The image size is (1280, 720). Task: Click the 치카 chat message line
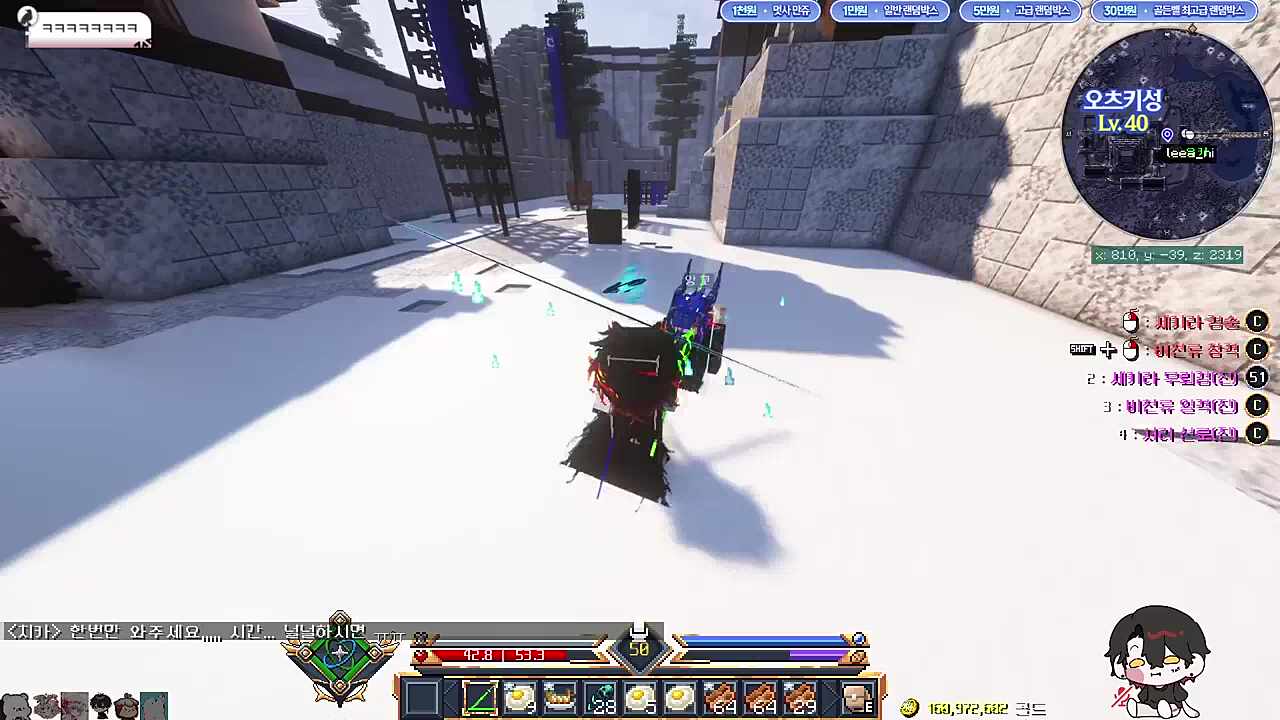[185, 632]
